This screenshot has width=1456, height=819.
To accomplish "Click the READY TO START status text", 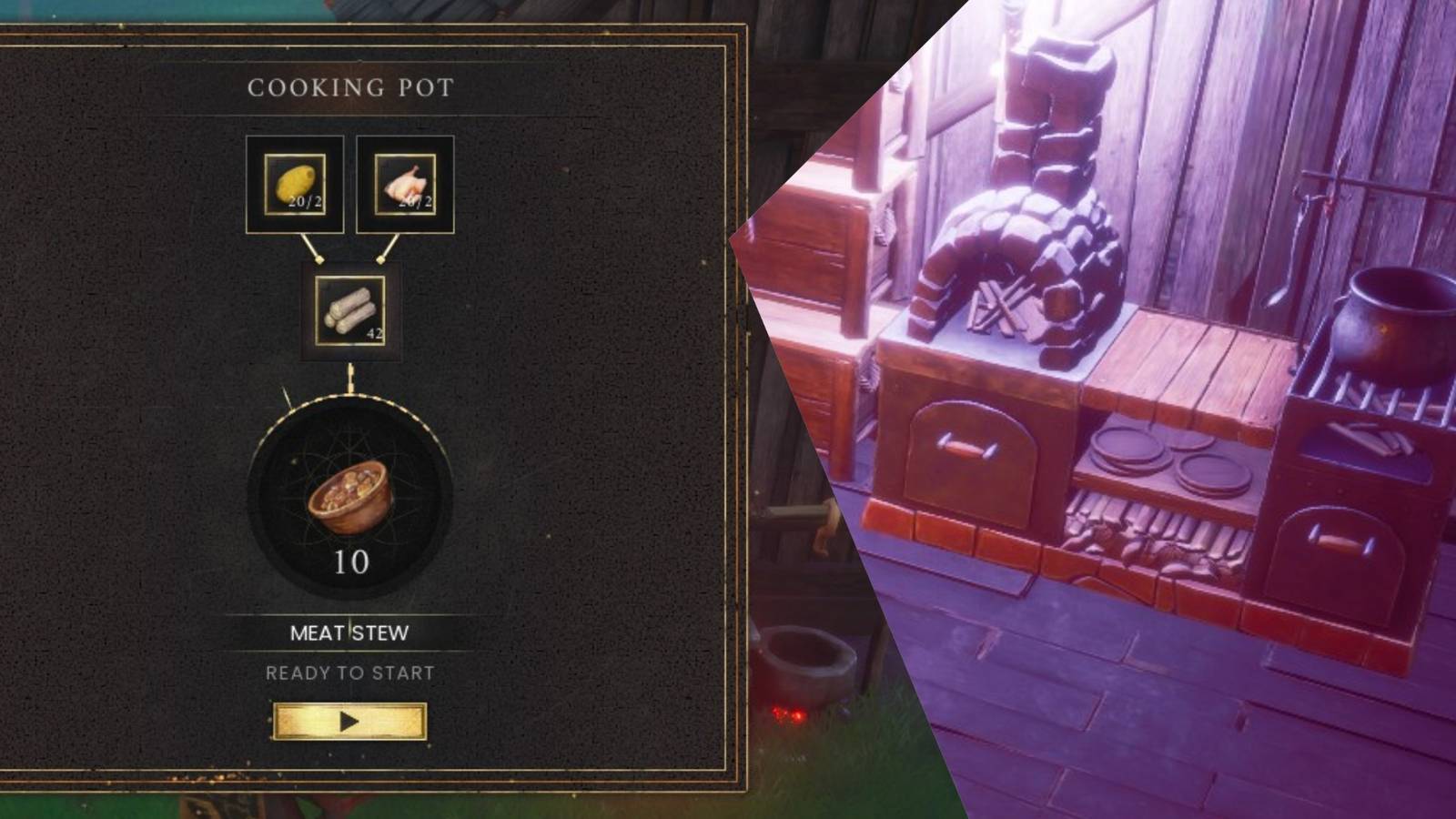I will (349, 672).
